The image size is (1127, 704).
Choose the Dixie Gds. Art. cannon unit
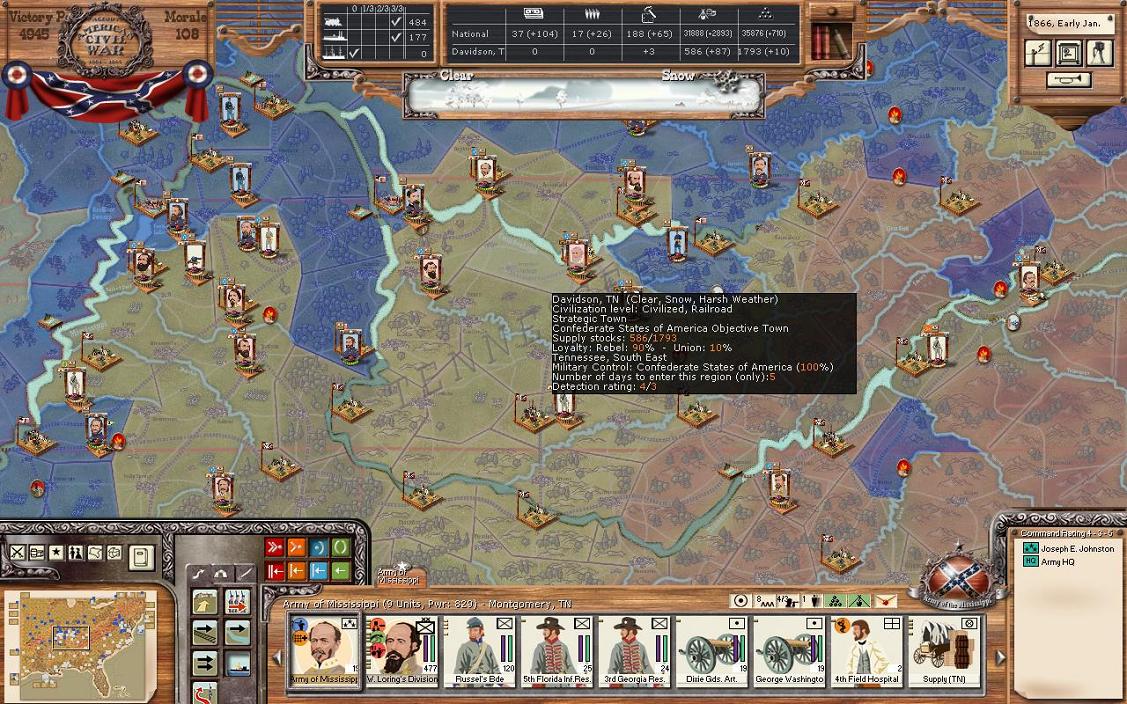(711, 650)
